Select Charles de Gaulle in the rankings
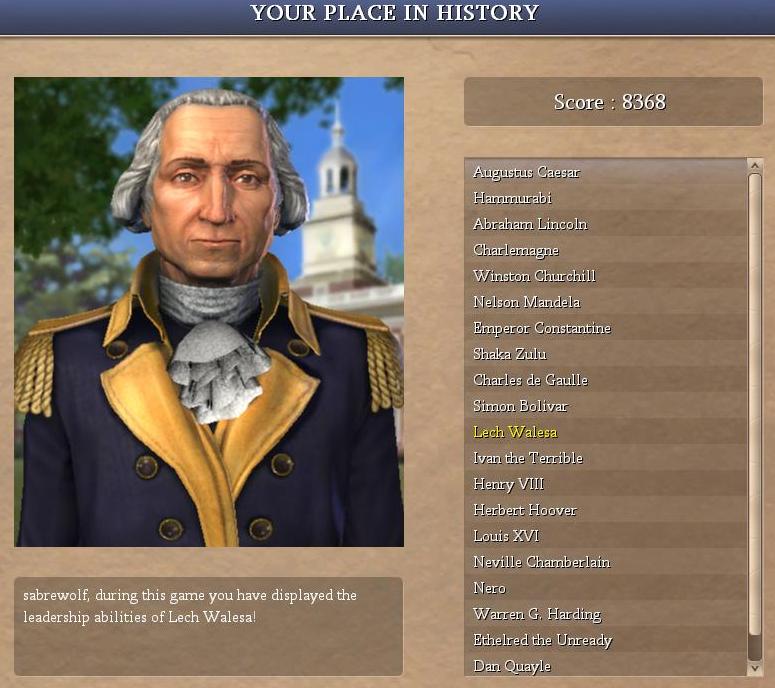 coord(530,380)
